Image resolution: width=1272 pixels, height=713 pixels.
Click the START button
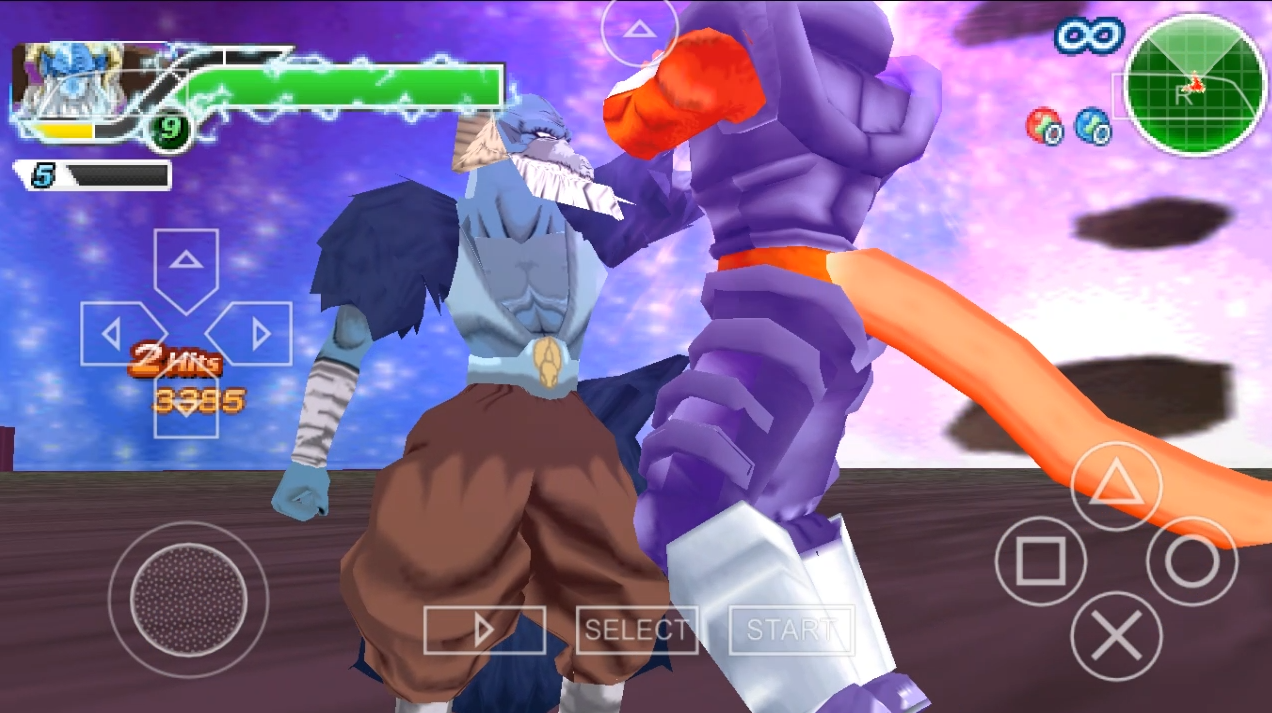791,631
